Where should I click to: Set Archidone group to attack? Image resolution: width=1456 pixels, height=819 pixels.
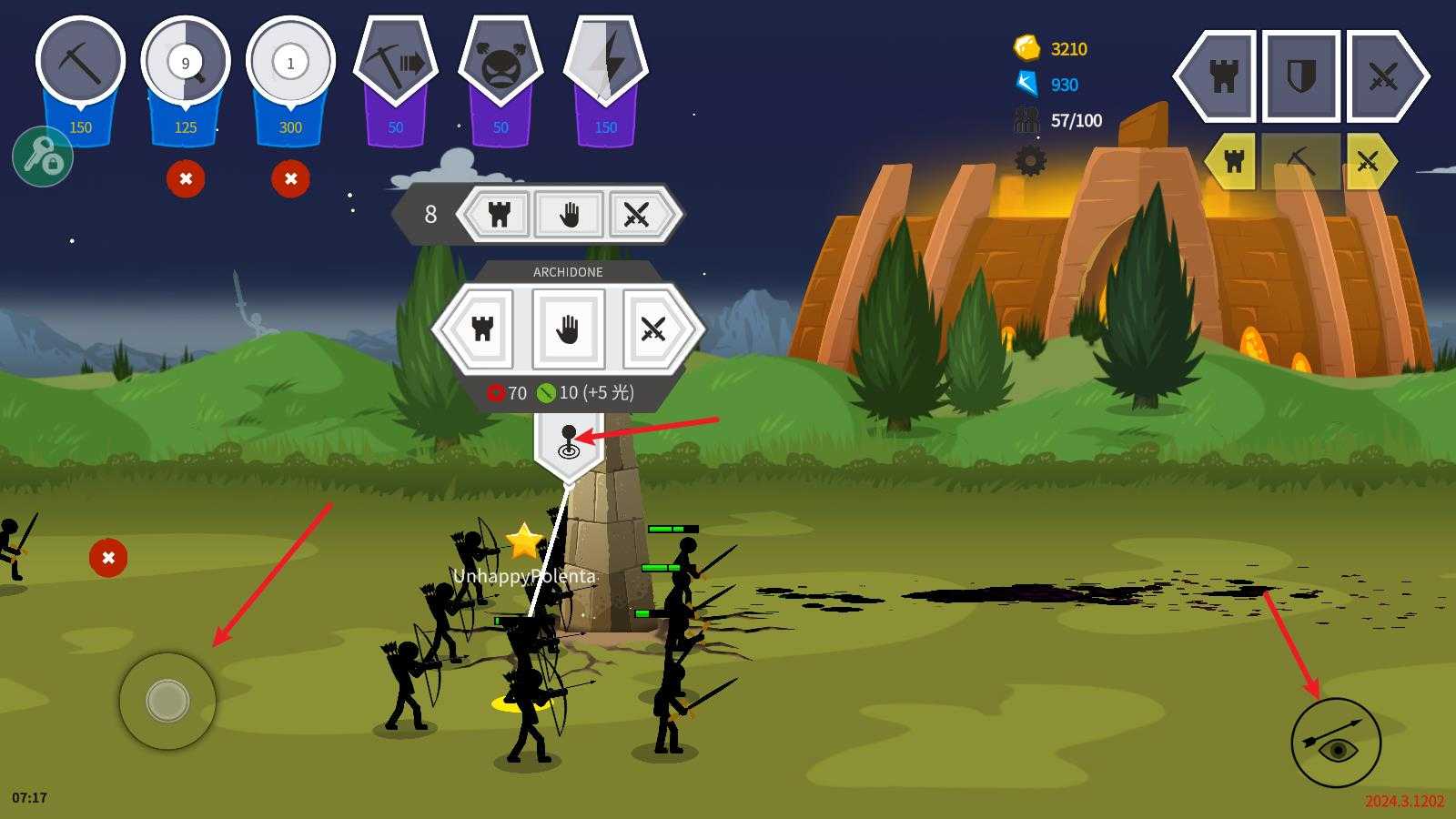coord(652,329)
